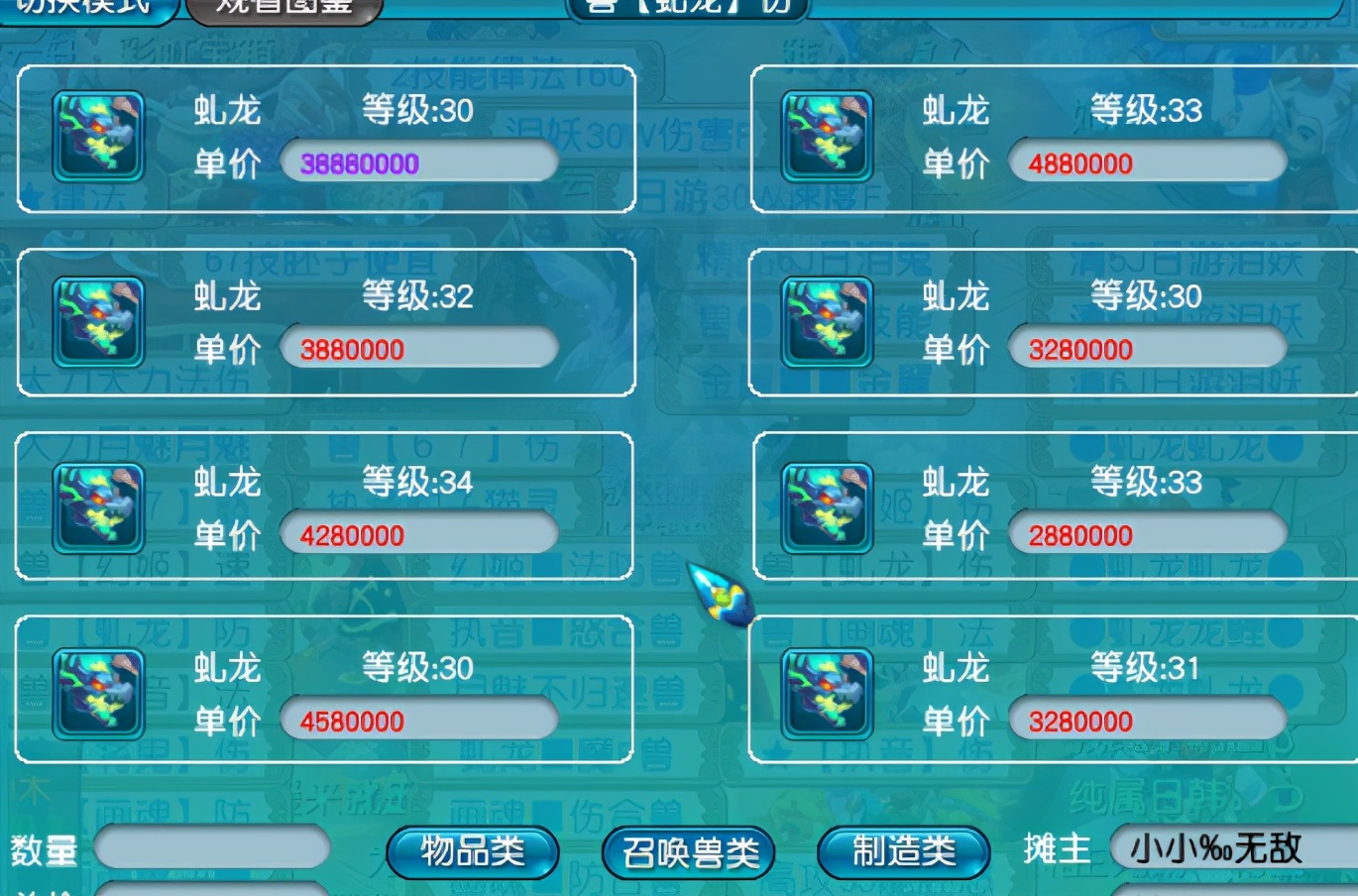Click the level 34 虬龙 pet portrait
The width and height of the screenshot is (1358, 896).
click(x=96, y=508)
